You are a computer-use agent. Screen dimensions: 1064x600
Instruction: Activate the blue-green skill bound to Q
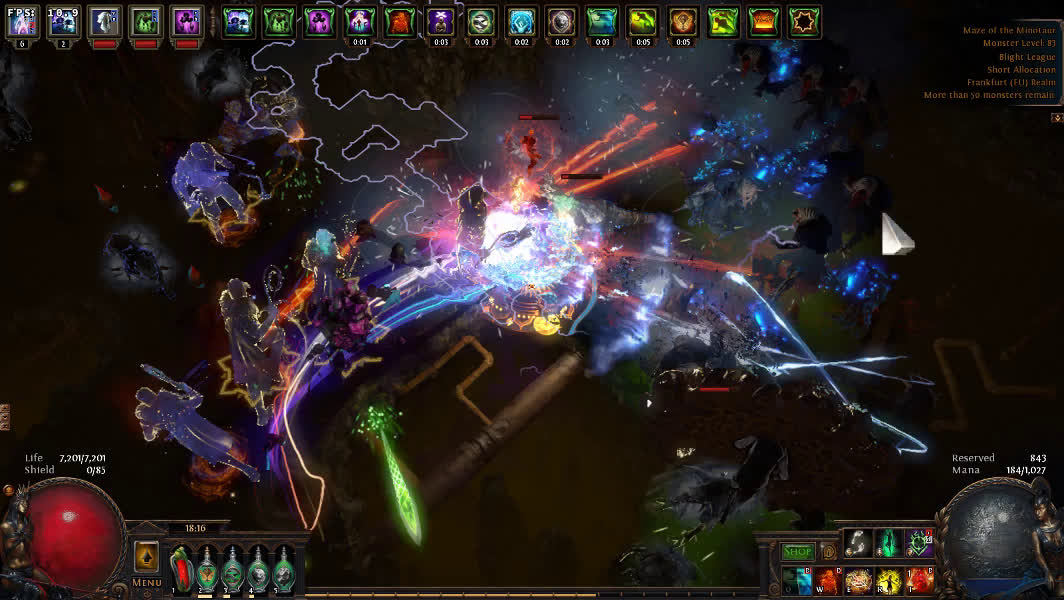click(797, 580)
